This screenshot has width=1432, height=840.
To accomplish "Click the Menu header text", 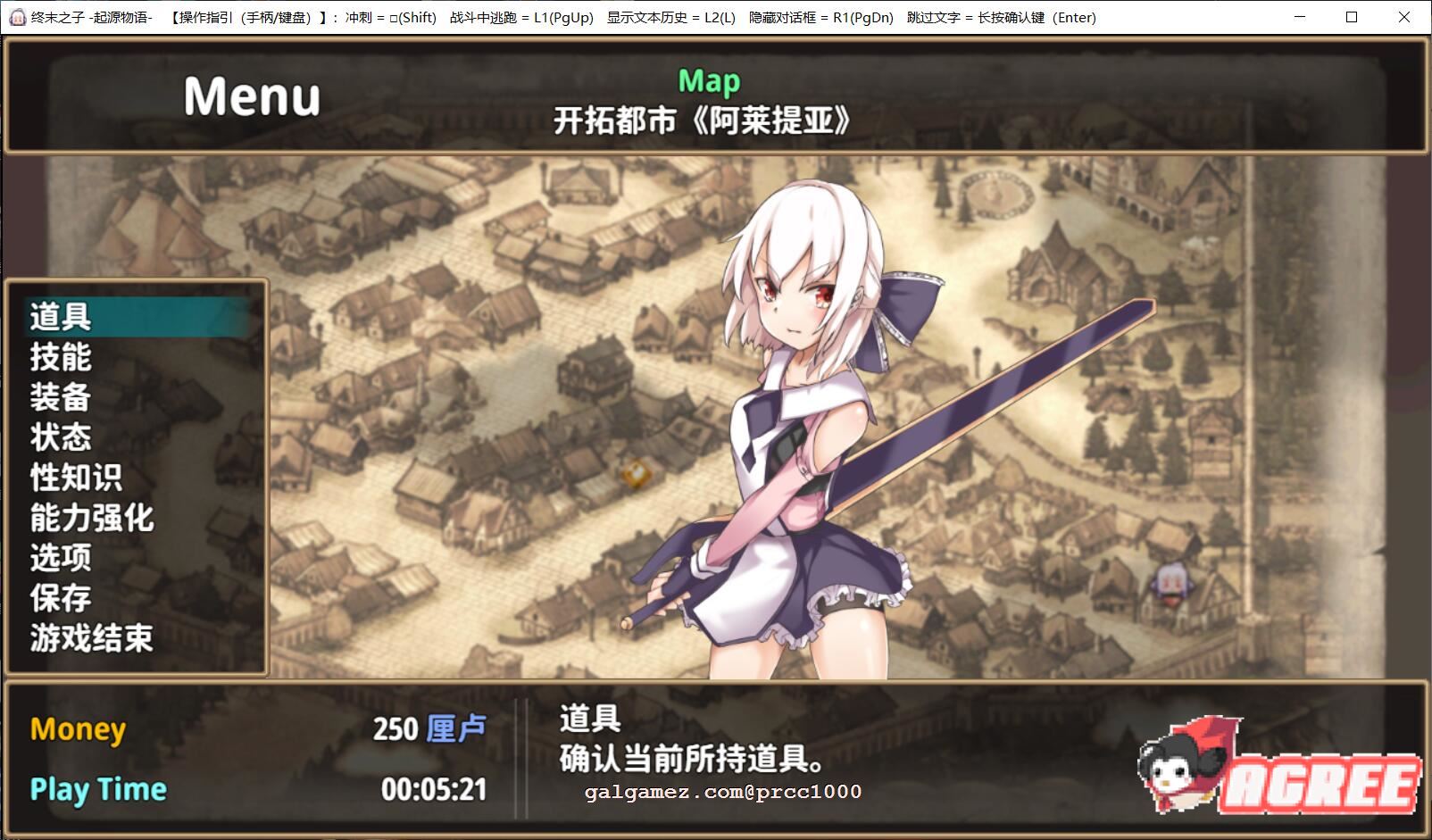I will (251, 96).
